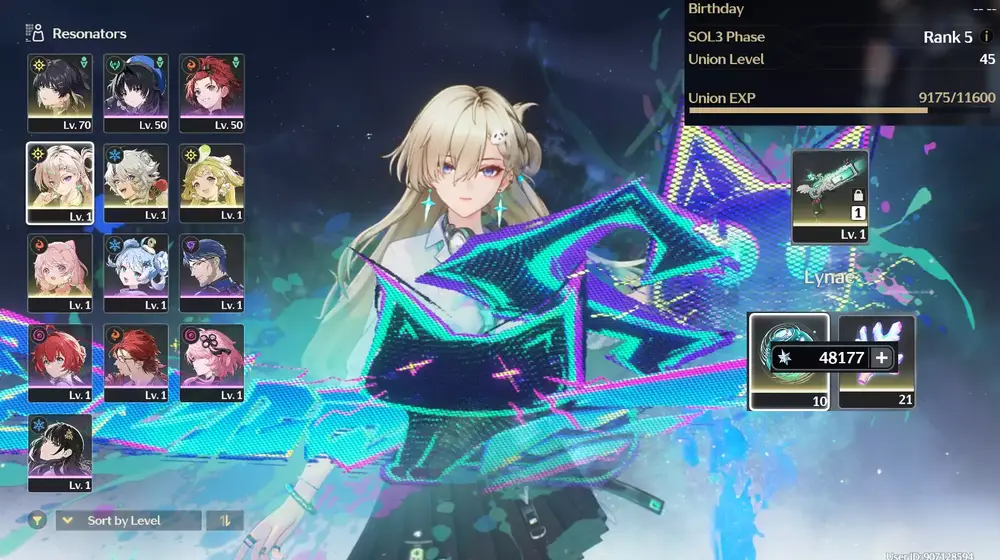Click the plus button beside 48177
1000x560 pixels.
(x=881, y=358)
